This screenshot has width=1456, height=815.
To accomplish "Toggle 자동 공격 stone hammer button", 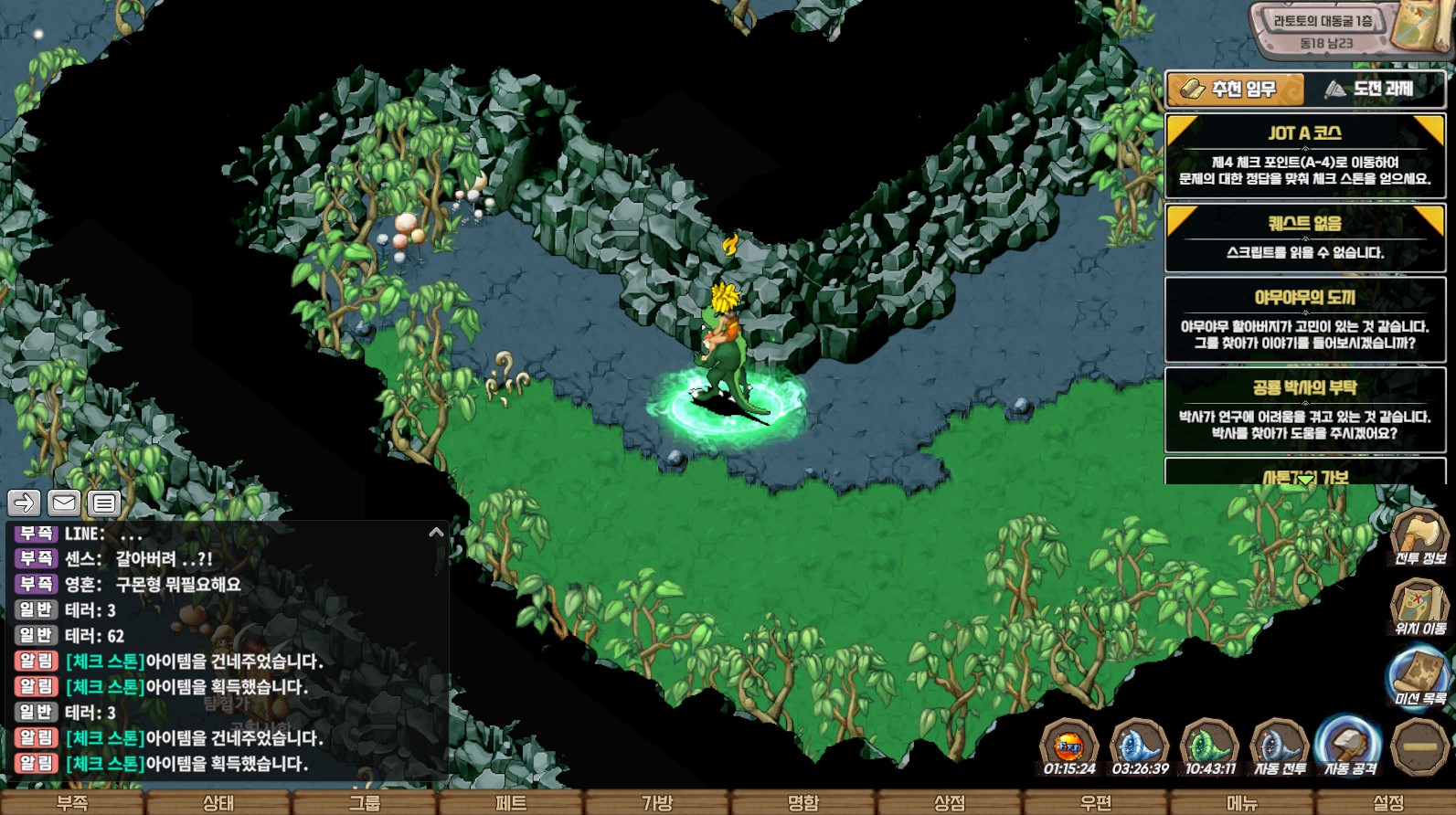I will click(1349, 747).
